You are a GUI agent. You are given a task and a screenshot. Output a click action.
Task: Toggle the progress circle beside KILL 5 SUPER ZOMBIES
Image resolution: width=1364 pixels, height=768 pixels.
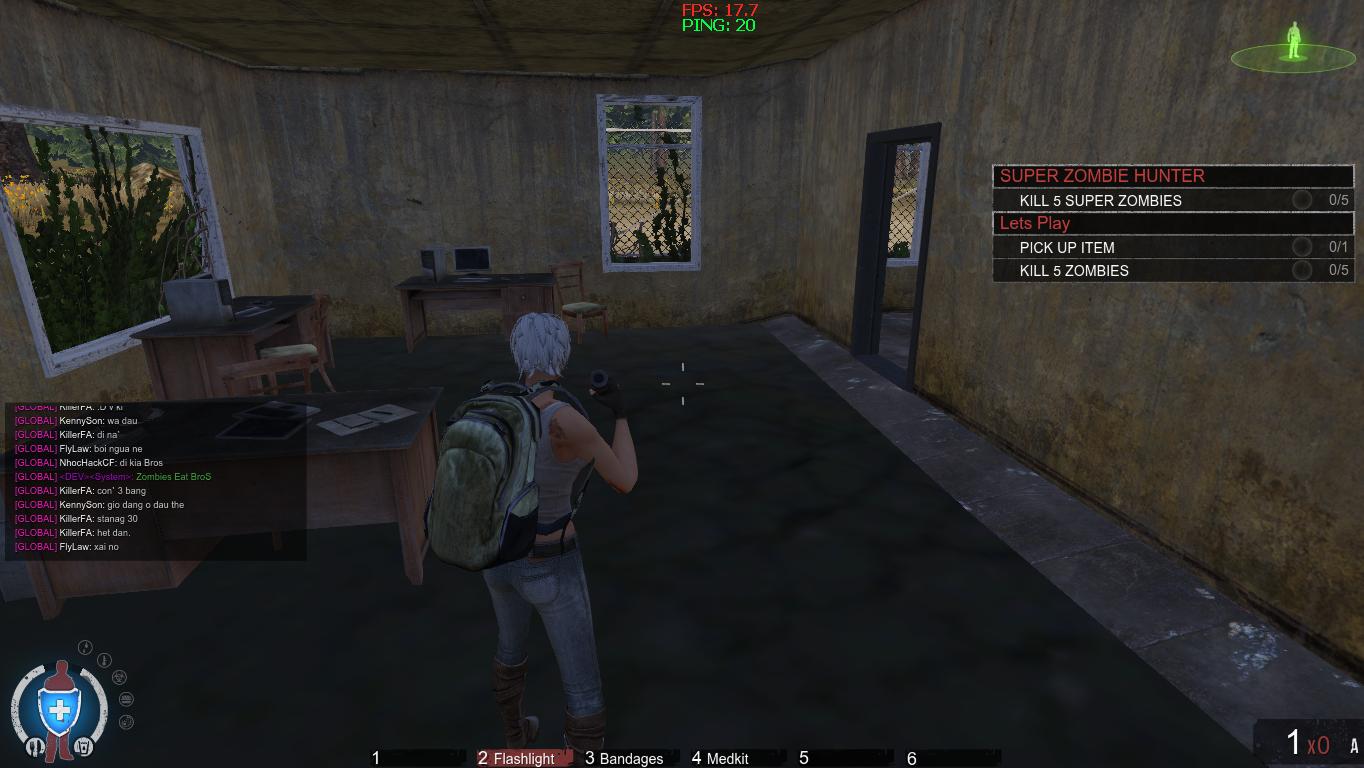pos(1302,200)
